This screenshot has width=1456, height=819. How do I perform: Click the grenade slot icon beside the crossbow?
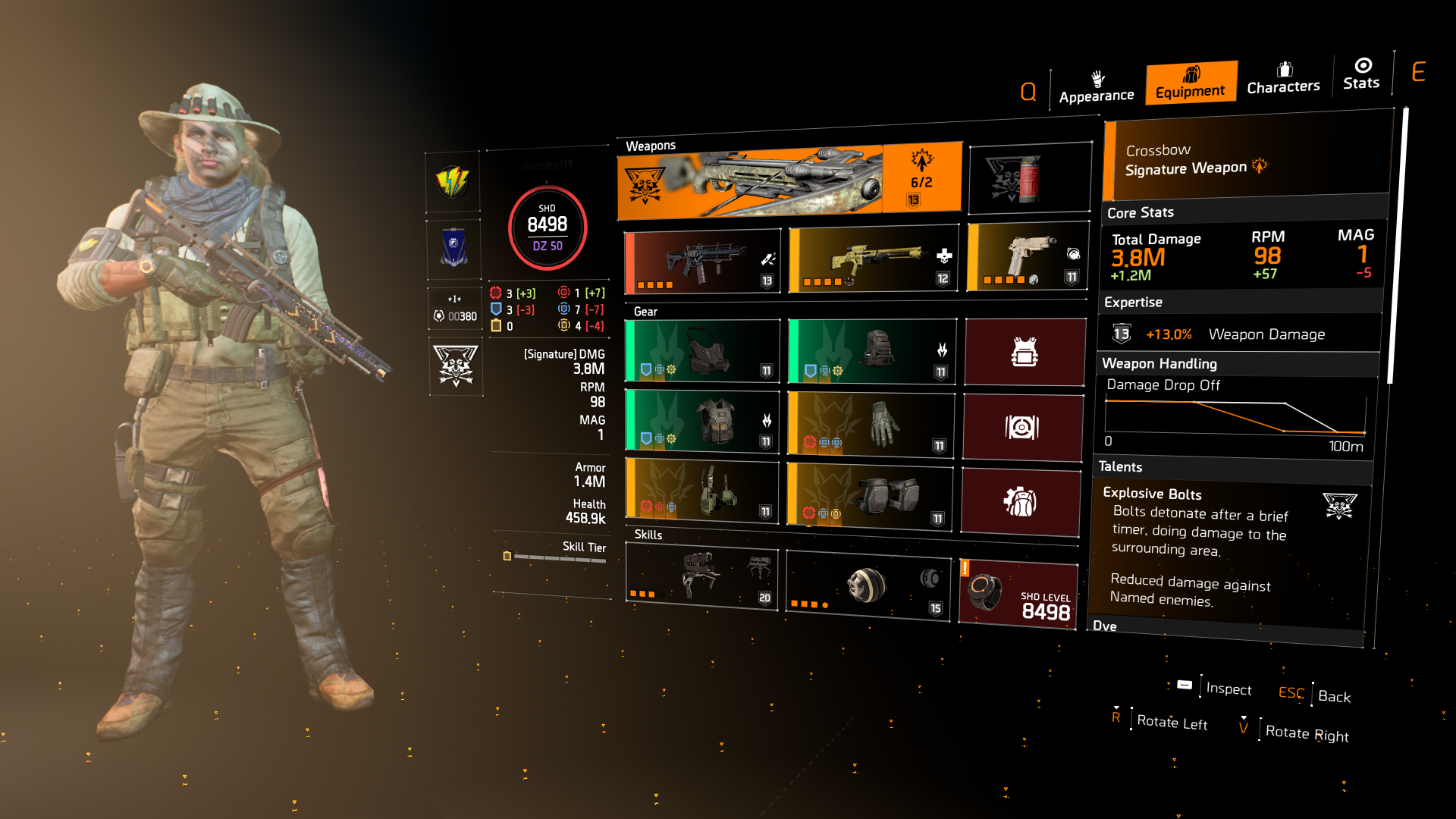coord(1029,176)
